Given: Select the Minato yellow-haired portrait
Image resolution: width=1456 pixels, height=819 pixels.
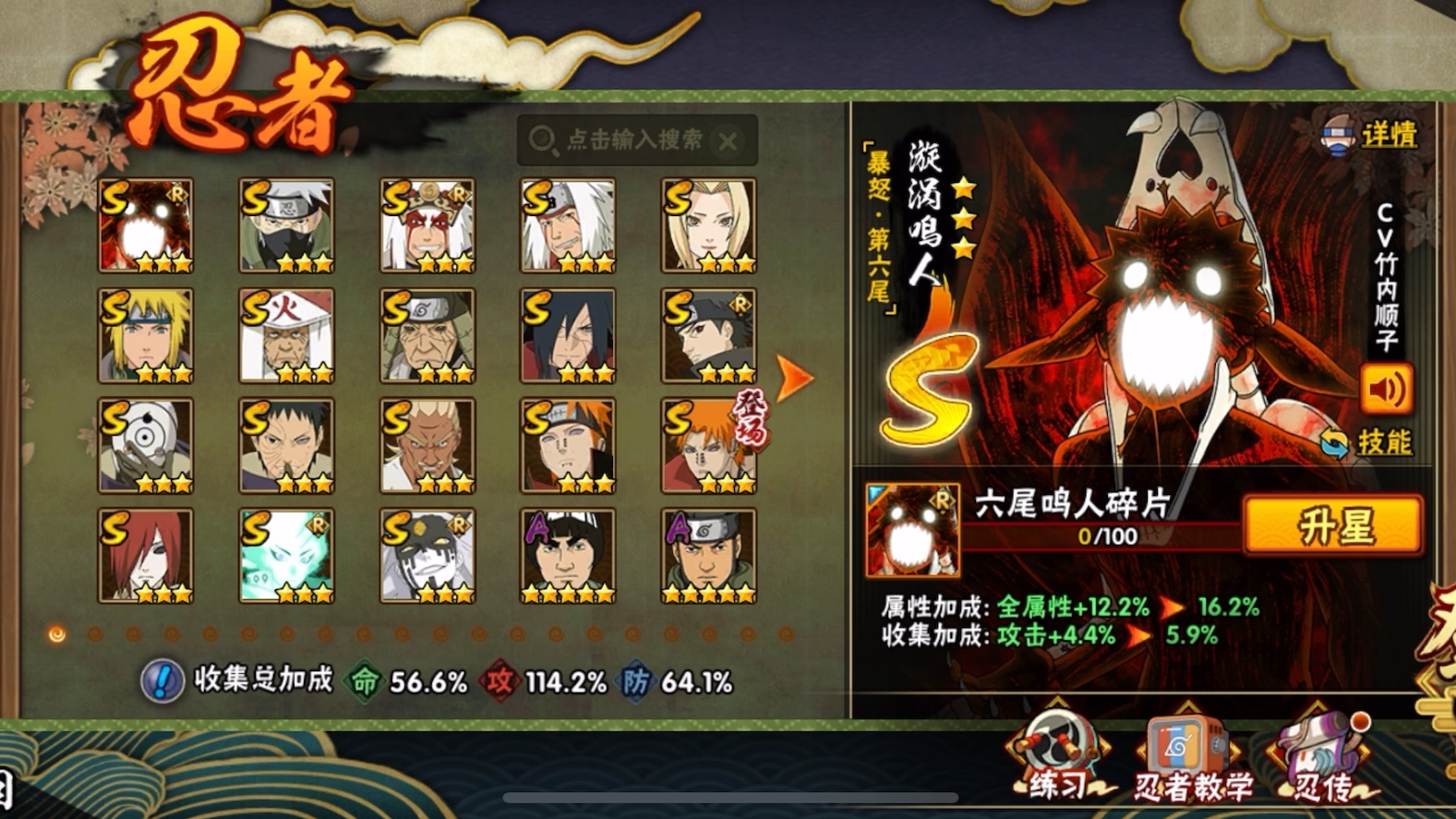Looking at the screenshot, I should pos(146,335).
